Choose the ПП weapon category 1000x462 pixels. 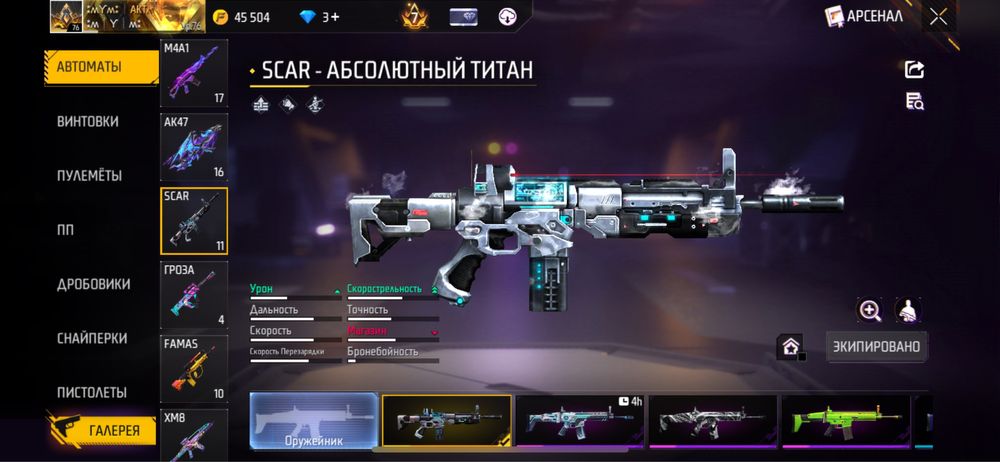coord(66,229)
